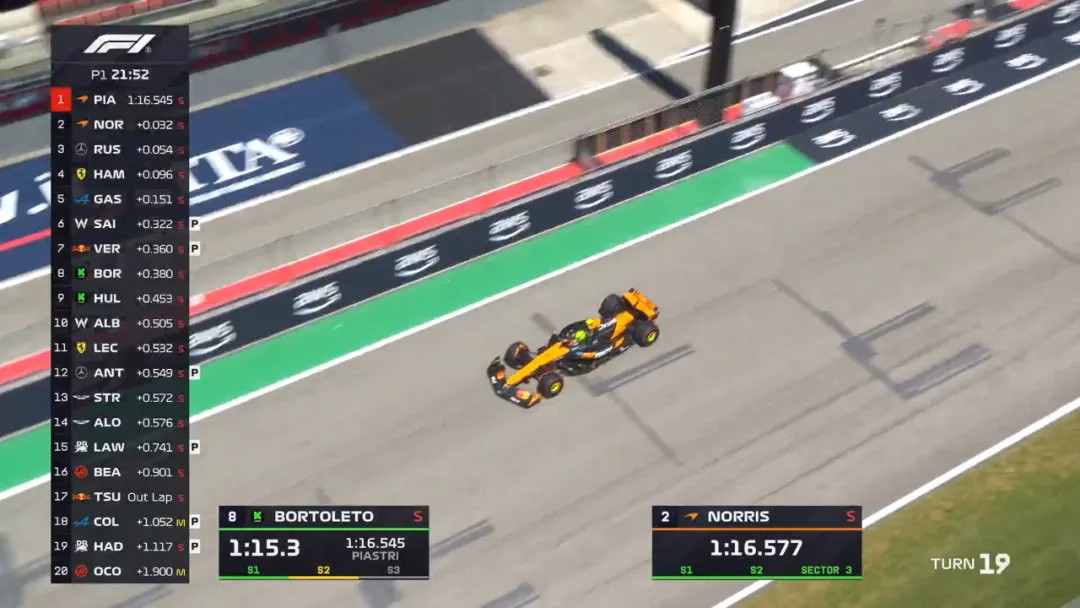Select TSU's Out Lap row
Screen dimensions: 1080x608
(x=120, y=497)
